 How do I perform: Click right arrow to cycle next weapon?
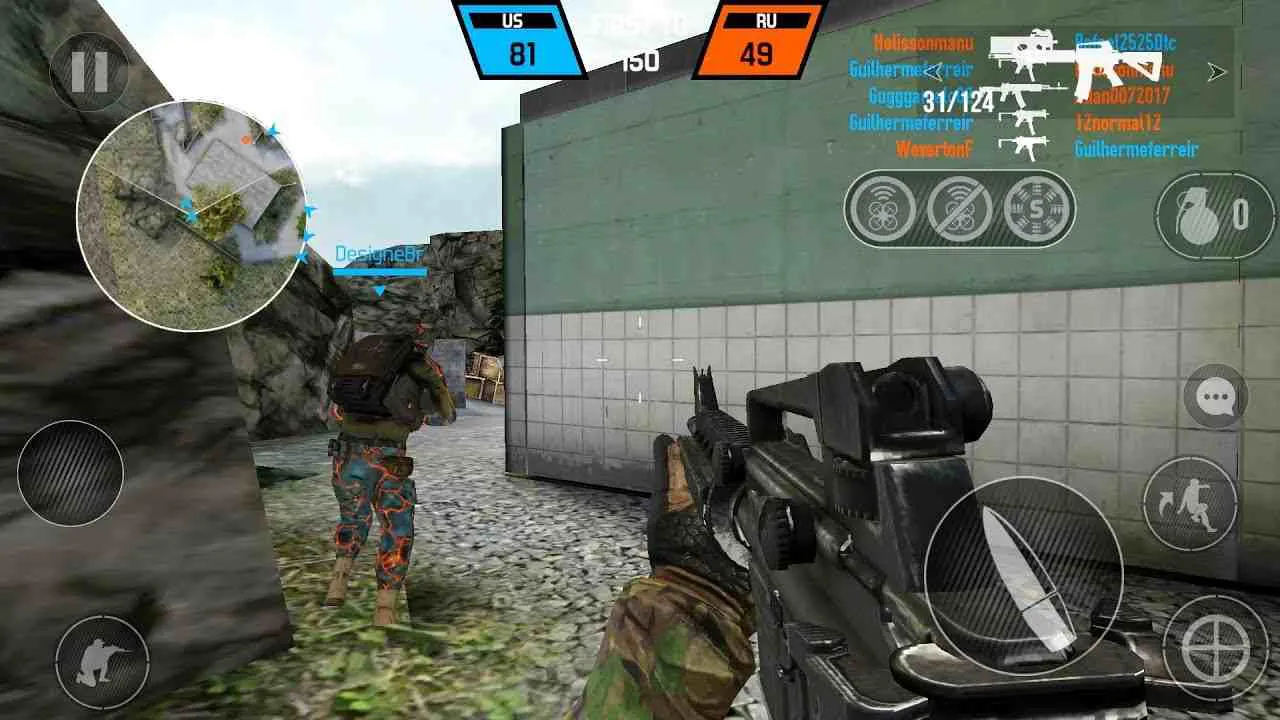click(1215, 72)
